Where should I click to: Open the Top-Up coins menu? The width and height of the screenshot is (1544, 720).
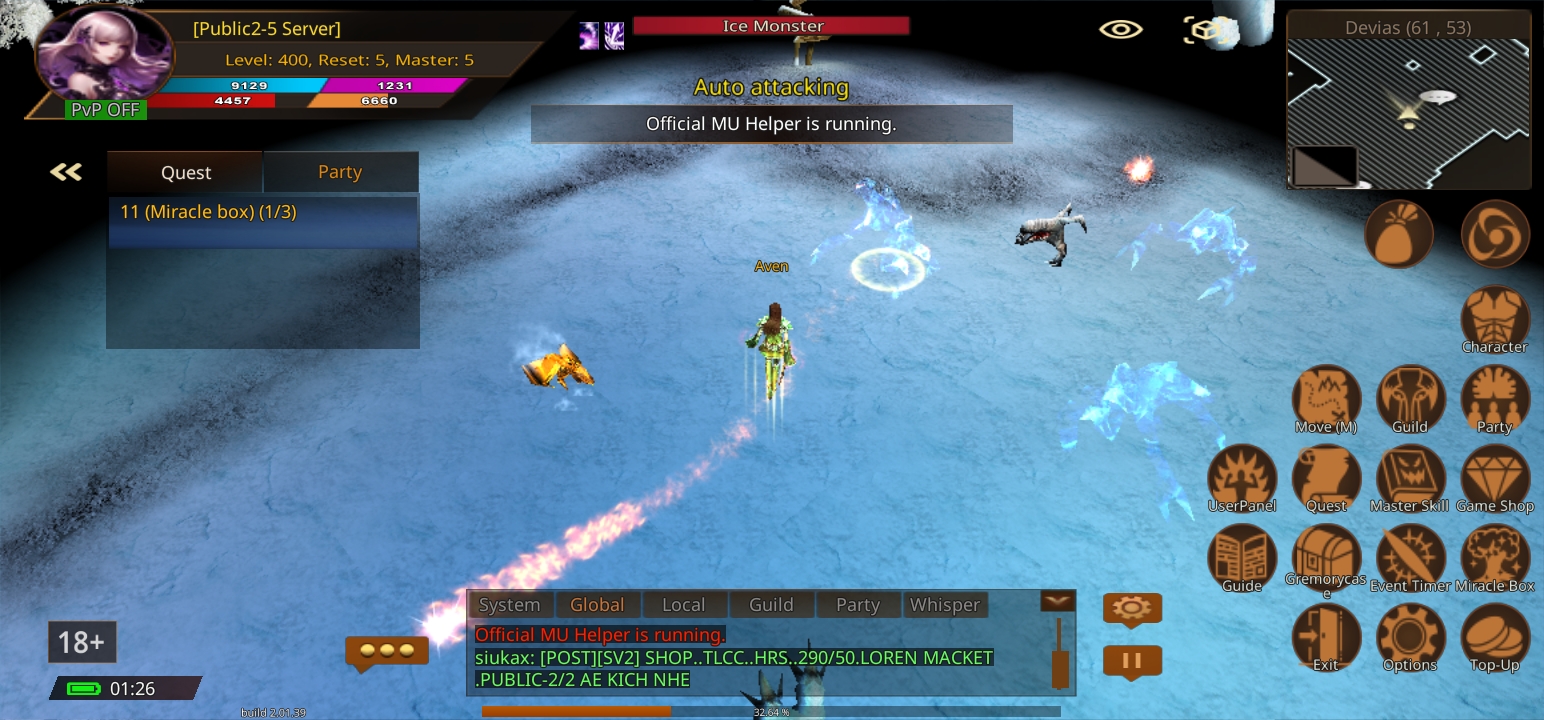pyautogui.click(x=1495, y=636)
